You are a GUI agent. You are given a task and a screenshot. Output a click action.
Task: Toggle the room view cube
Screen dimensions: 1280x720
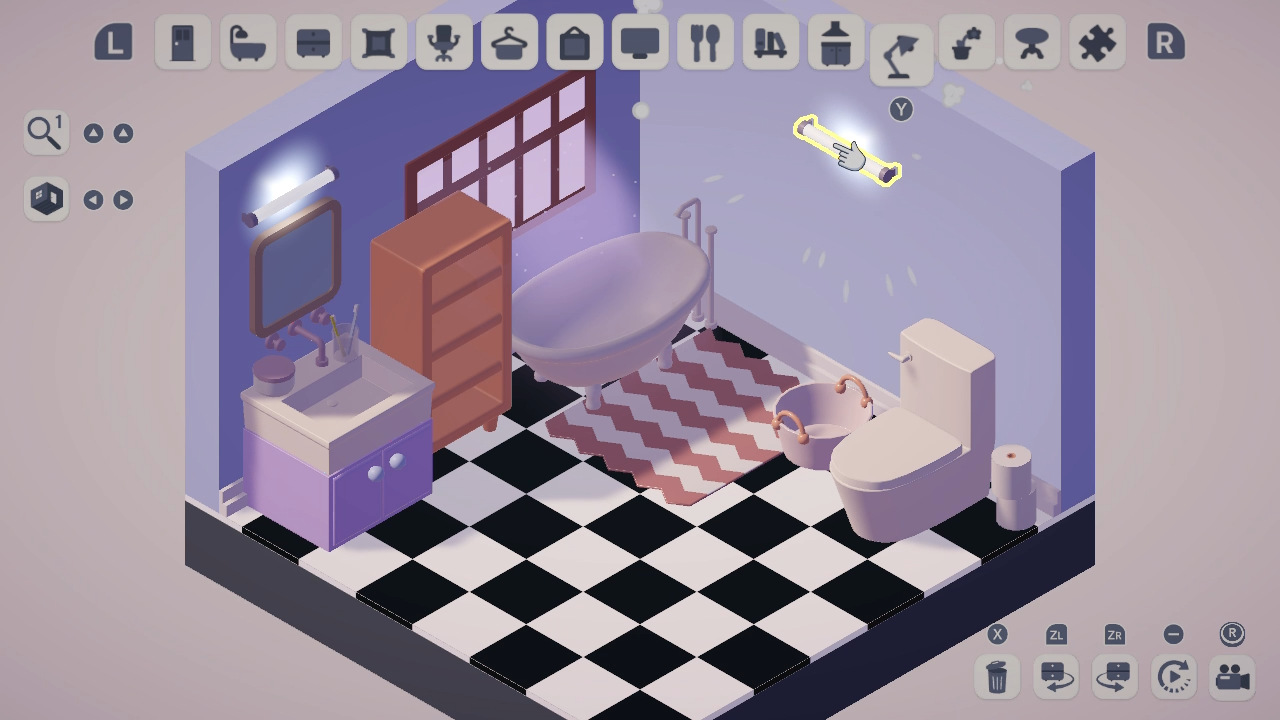(44, 199)
